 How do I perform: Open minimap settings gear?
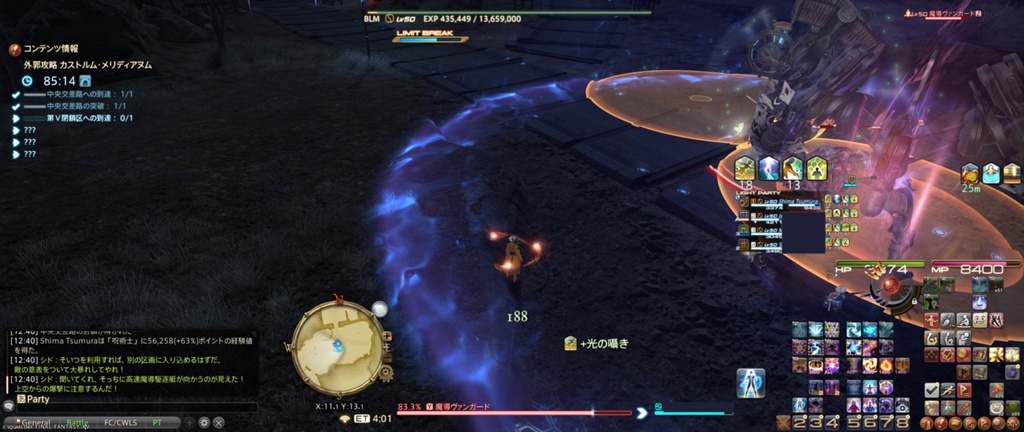tap(386, 373)
